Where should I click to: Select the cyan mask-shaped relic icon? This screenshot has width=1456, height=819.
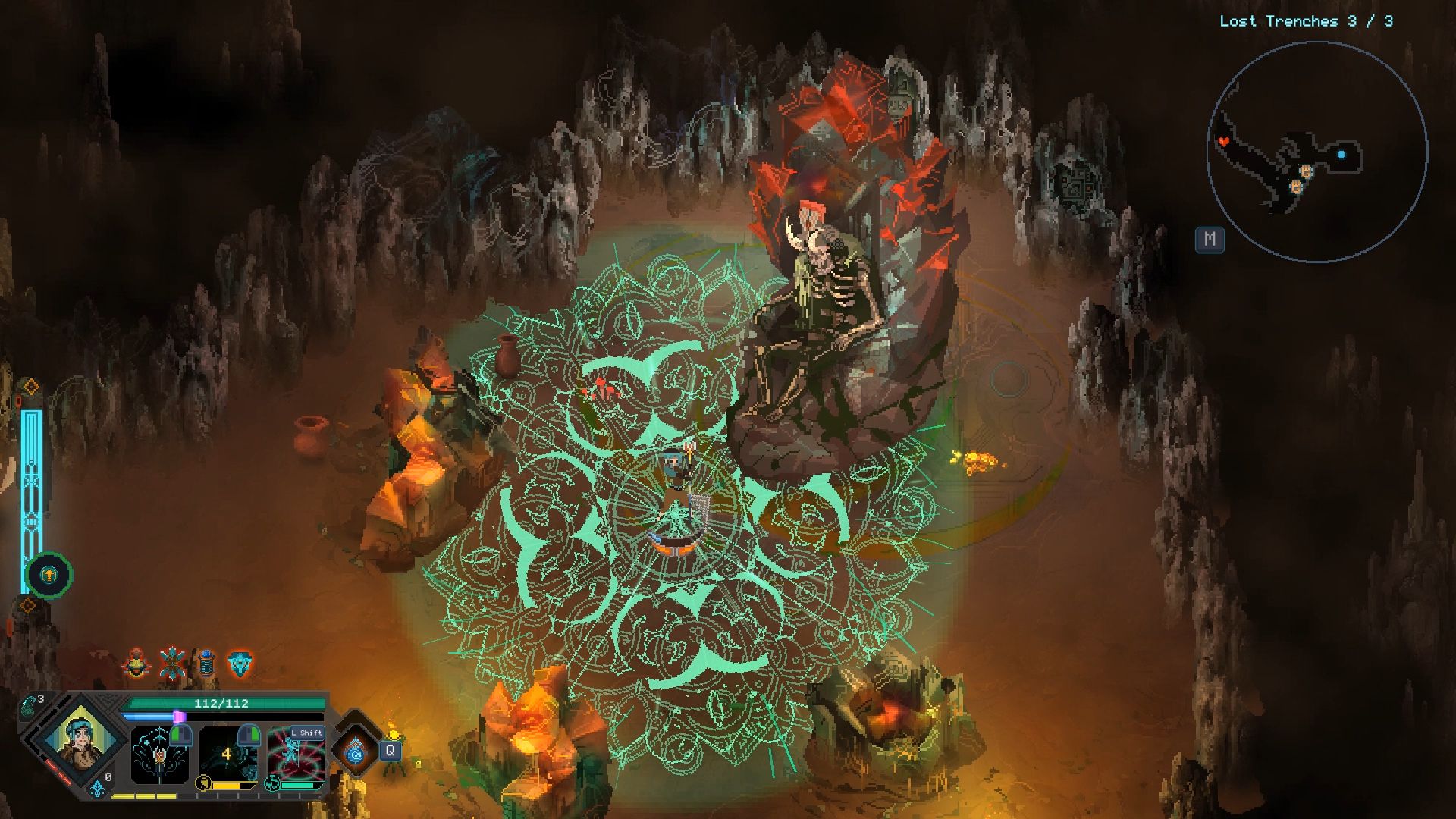coord(240,664)
